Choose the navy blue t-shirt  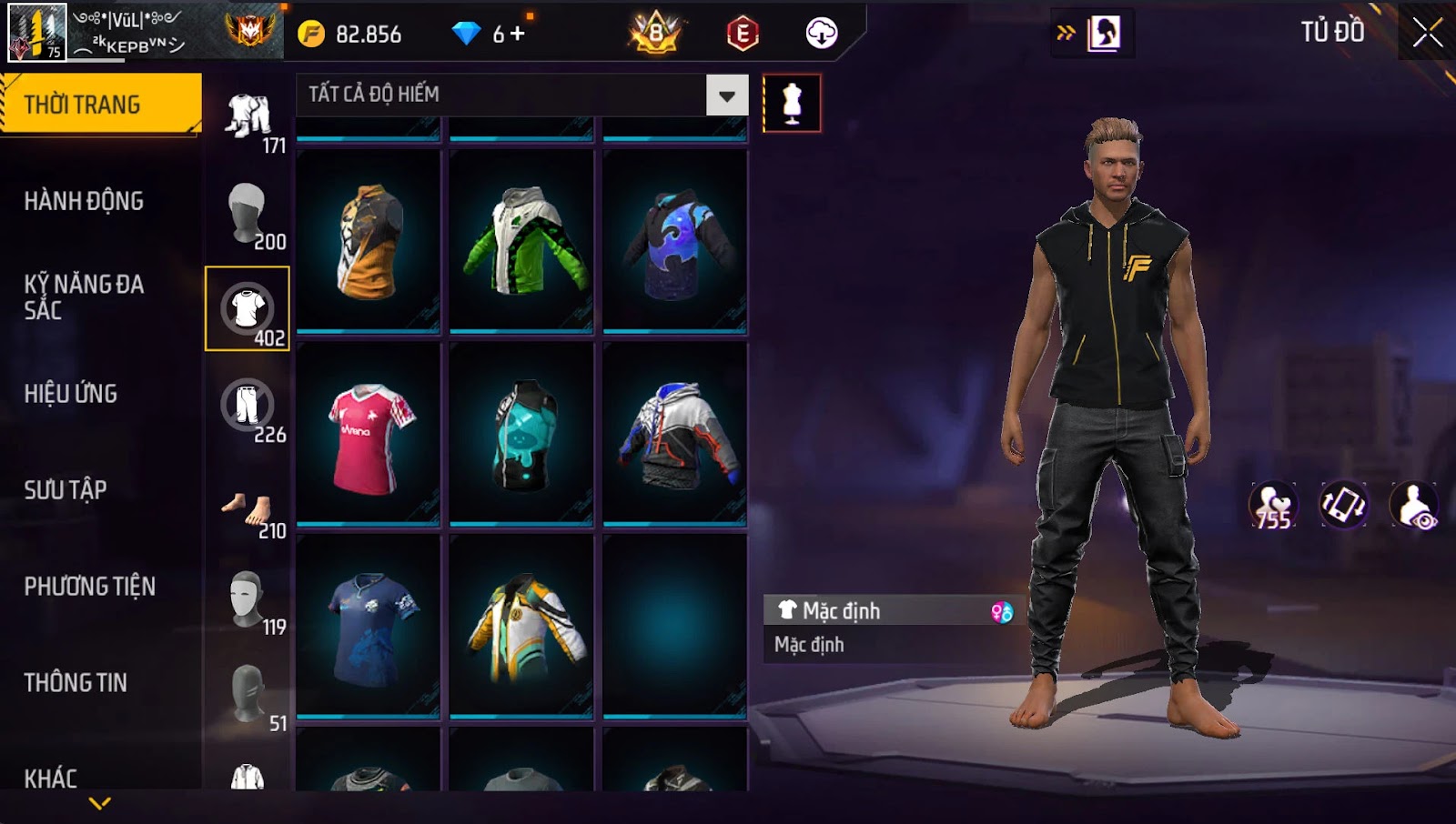coord(369,628)
